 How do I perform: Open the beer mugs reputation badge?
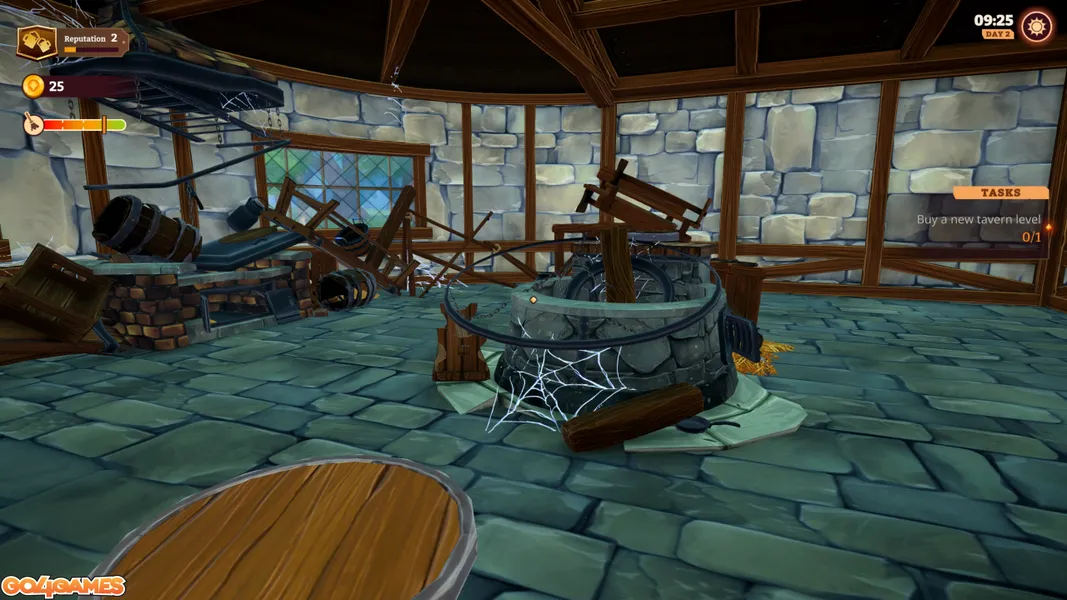tap(36, 42)
